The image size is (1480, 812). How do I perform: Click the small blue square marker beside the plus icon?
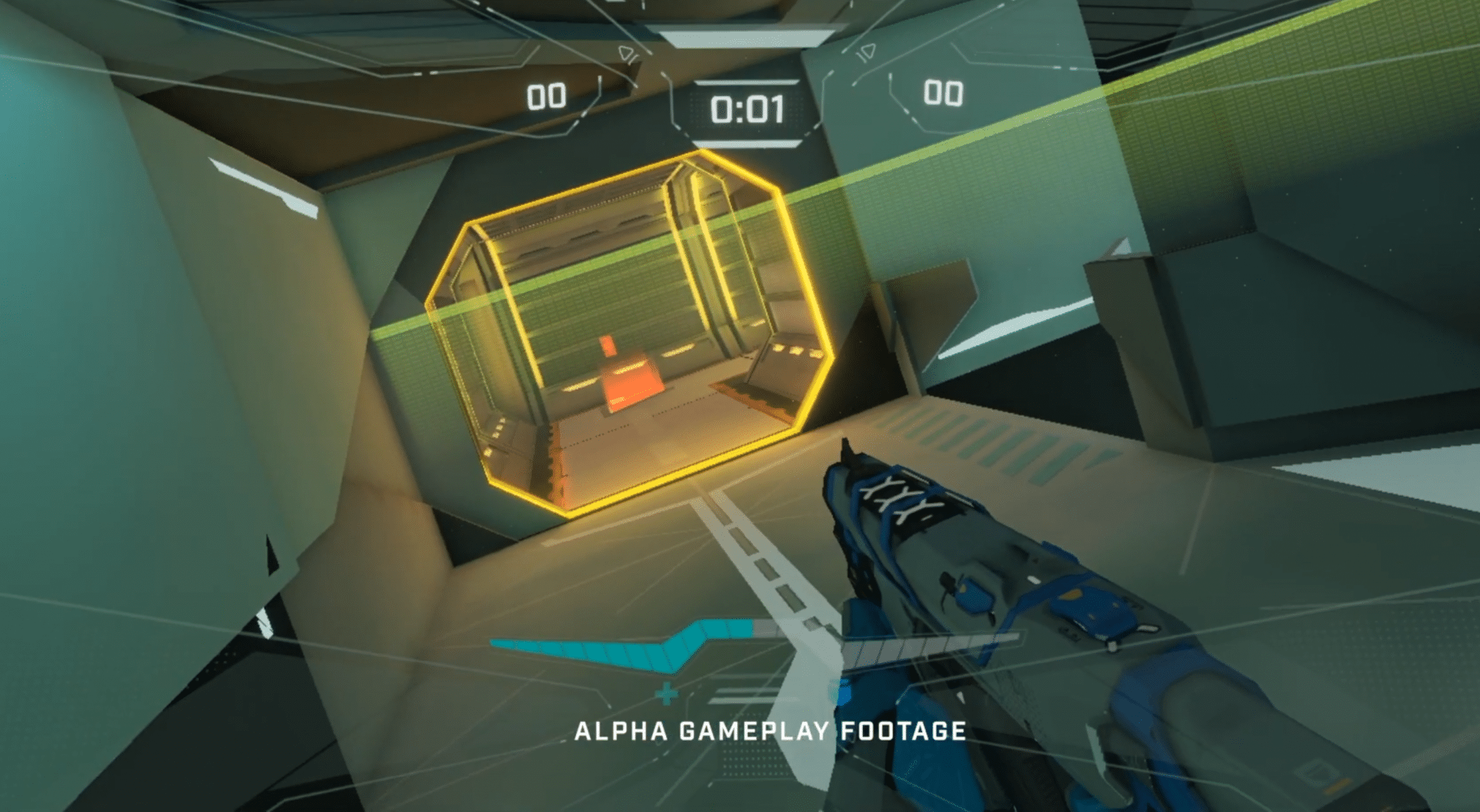844,691
